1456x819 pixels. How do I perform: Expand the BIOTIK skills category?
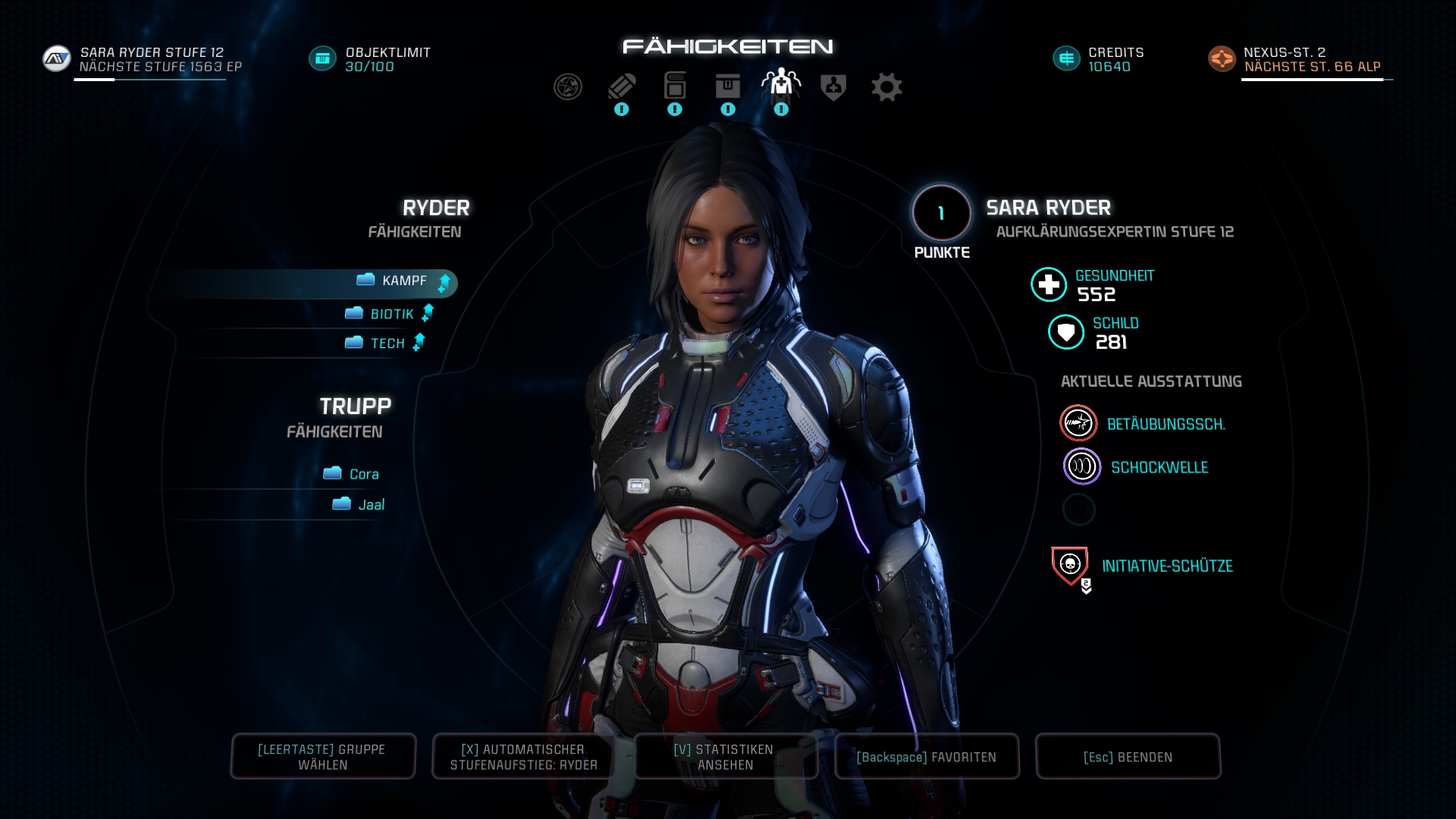tap(389, 312)
